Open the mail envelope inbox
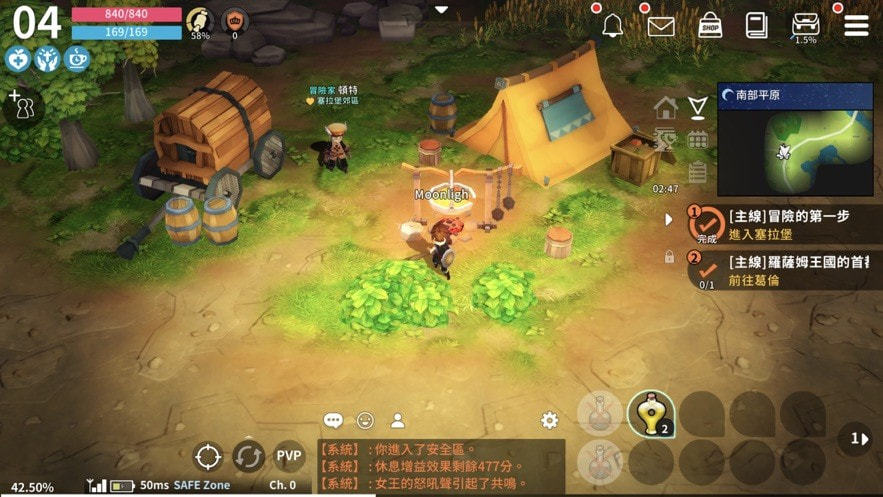 (x=661, y=26)
